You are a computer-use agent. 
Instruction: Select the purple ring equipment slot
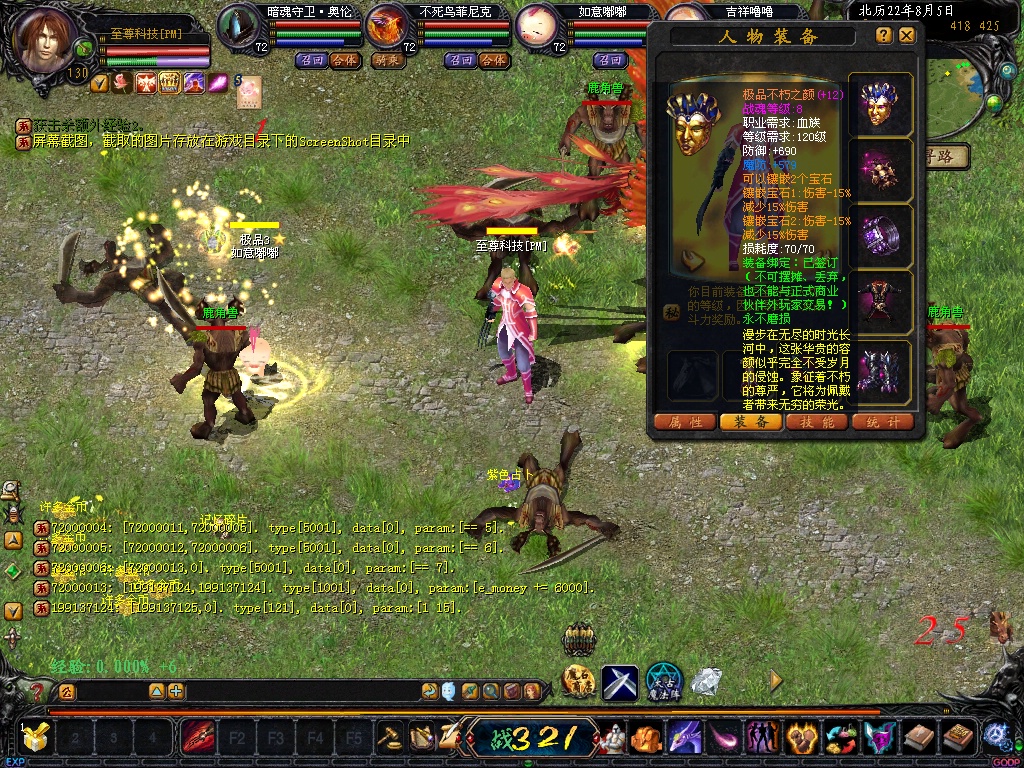pos(880,237)
